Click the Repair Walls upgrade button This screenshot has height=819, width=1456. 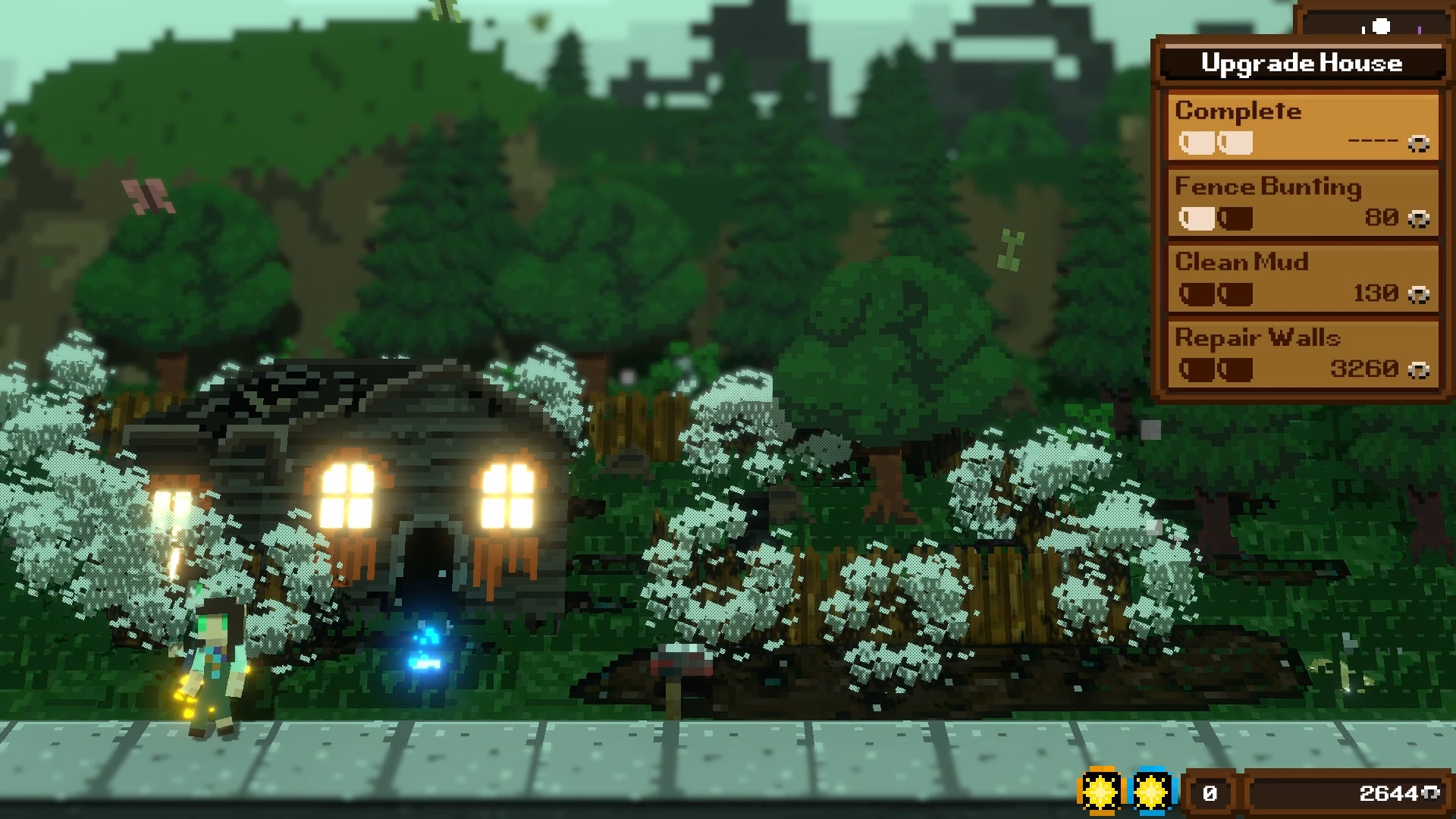coord(1301,353)
